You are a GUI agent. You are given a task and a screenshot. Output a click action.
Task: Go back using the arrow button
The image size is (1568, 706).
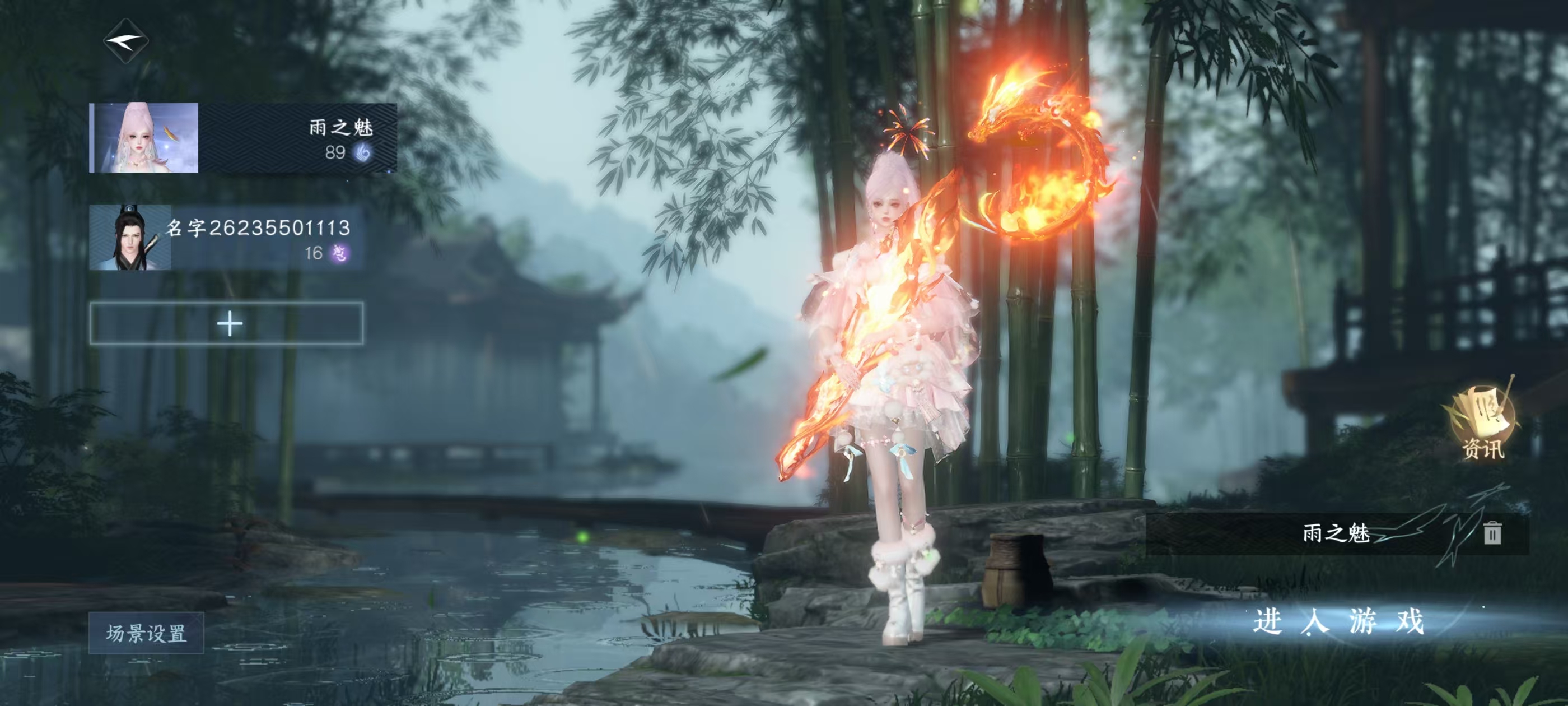click(126, 41)
